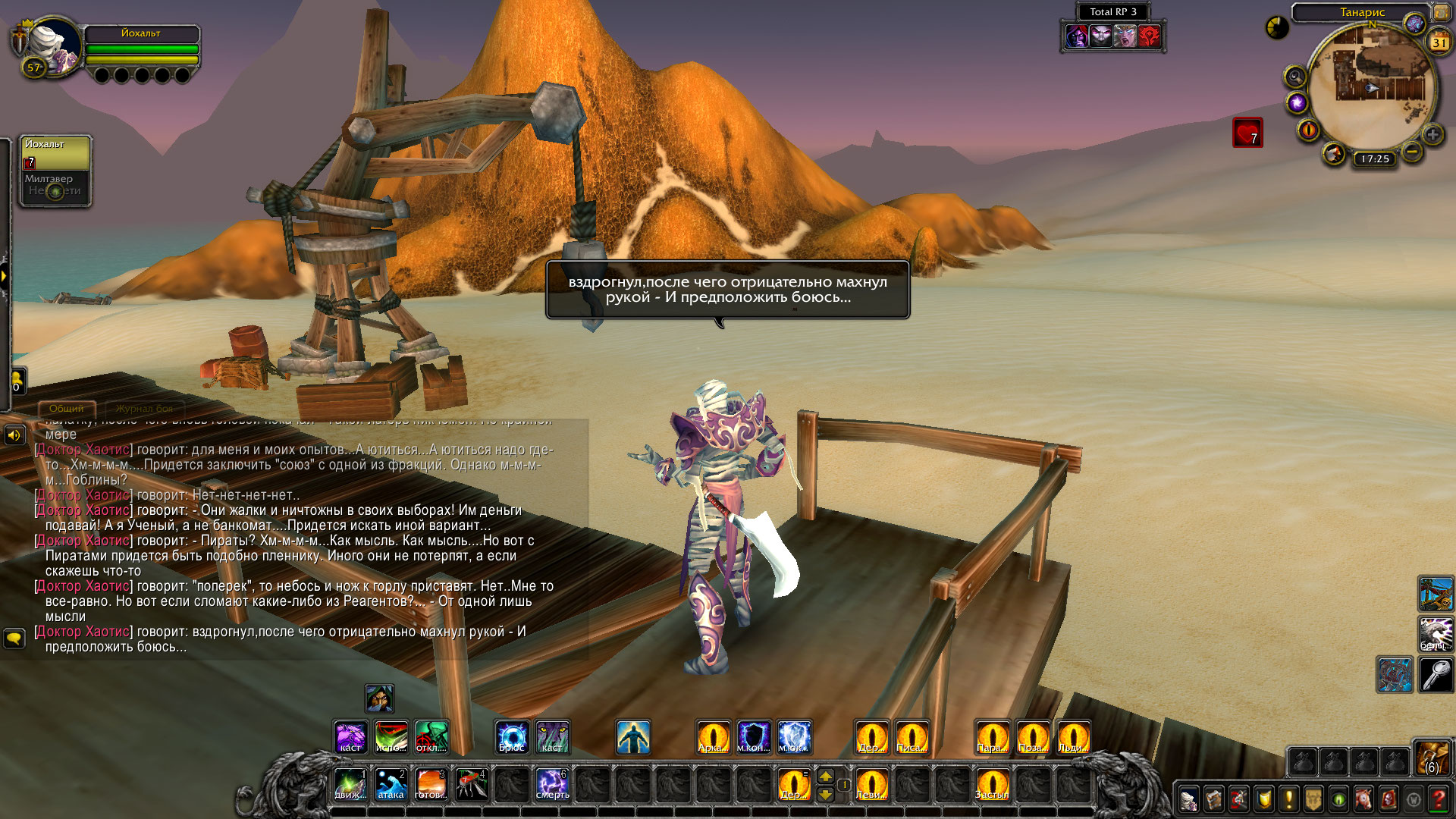Open the calendar showing day 31

tap(1439, 42)
